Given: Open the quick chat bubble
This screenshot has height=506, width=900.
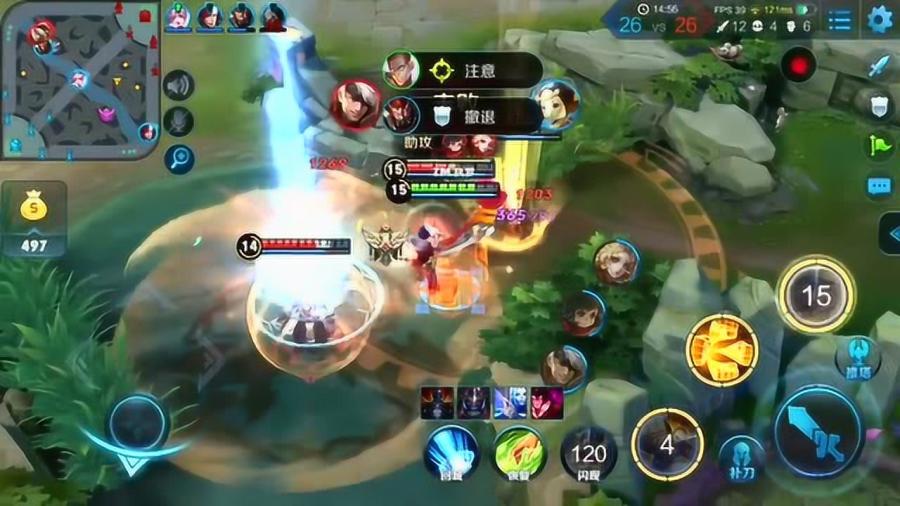Looking at the screenshot, I should click(878, 186).
